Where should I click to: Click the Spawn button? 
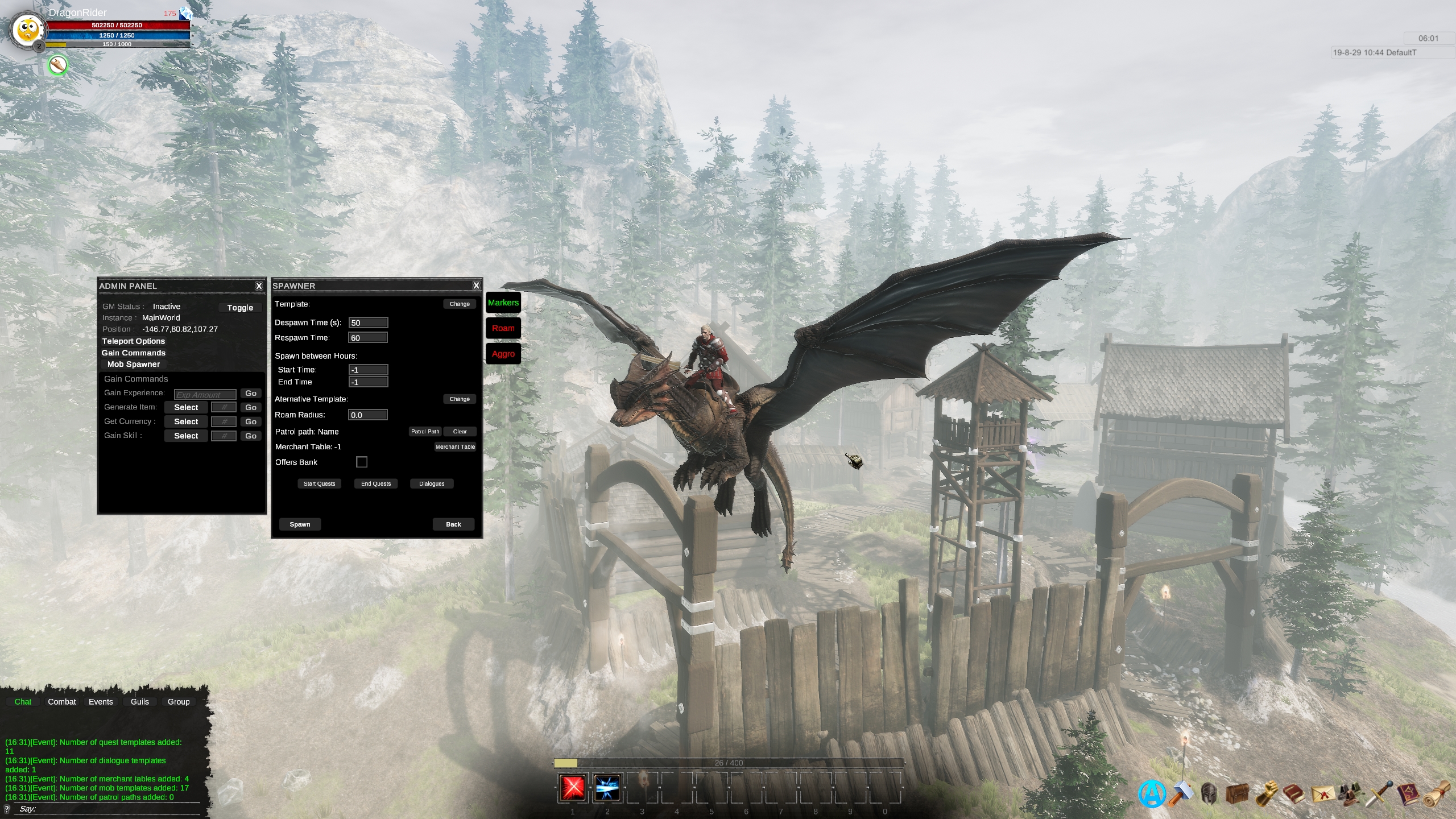[x=300, y=524]
